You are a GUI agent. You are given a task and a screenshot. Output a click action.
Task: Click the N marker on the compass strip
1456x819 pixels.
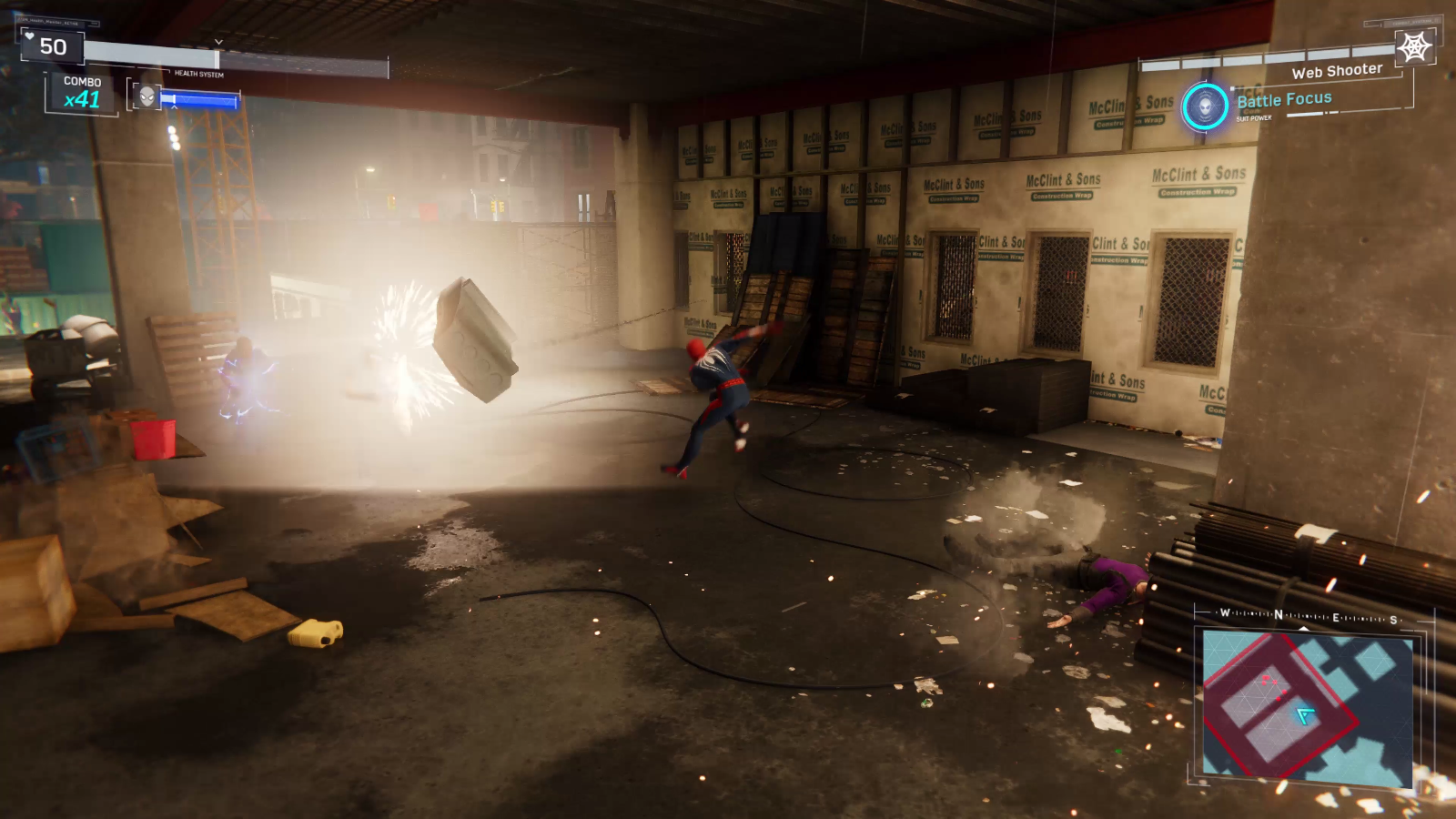coord(1278,614)
